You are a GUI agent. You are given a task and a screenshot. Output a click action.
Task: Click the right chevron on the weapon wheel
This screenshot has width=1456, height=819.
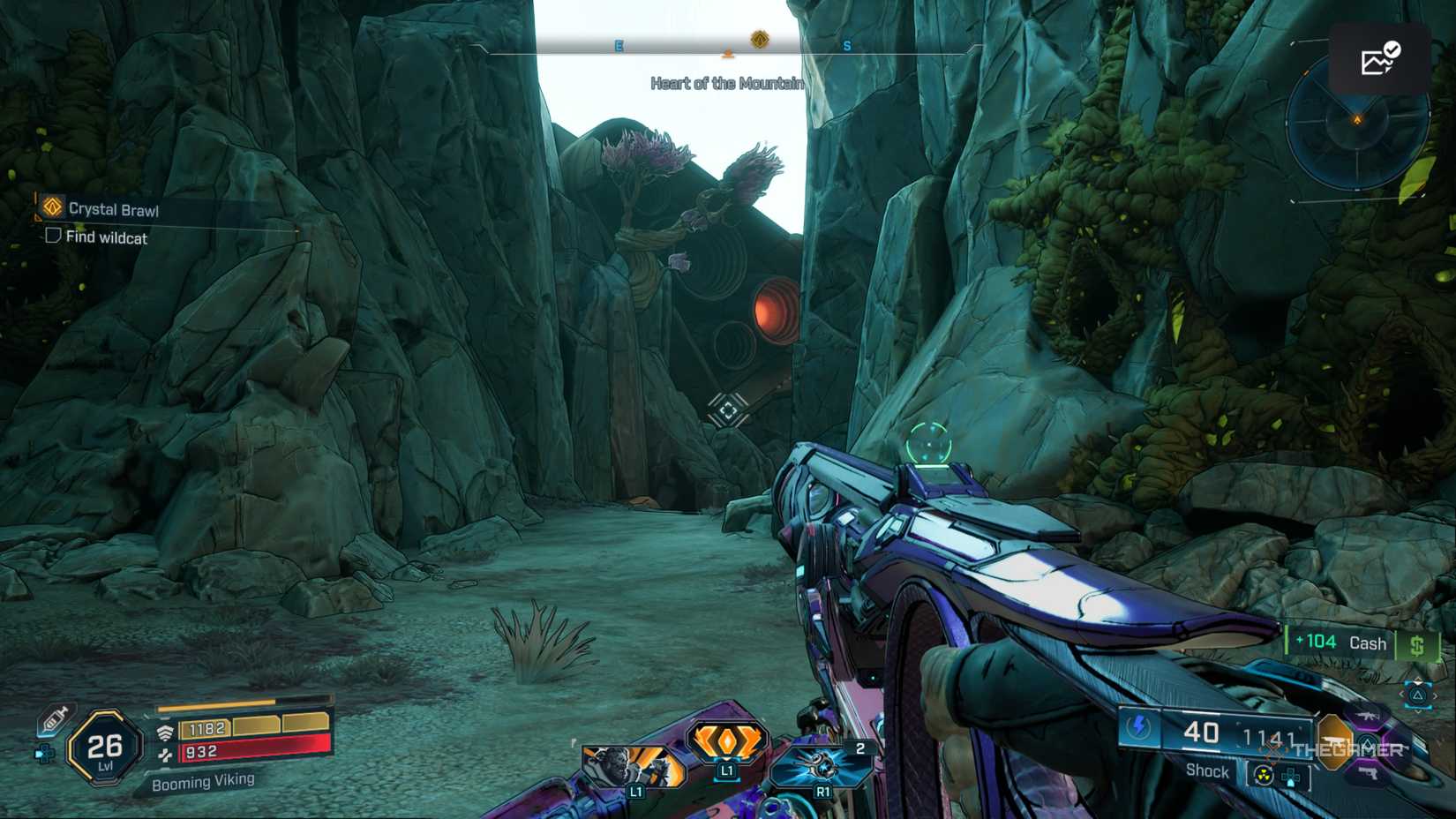coord(1436,695)
